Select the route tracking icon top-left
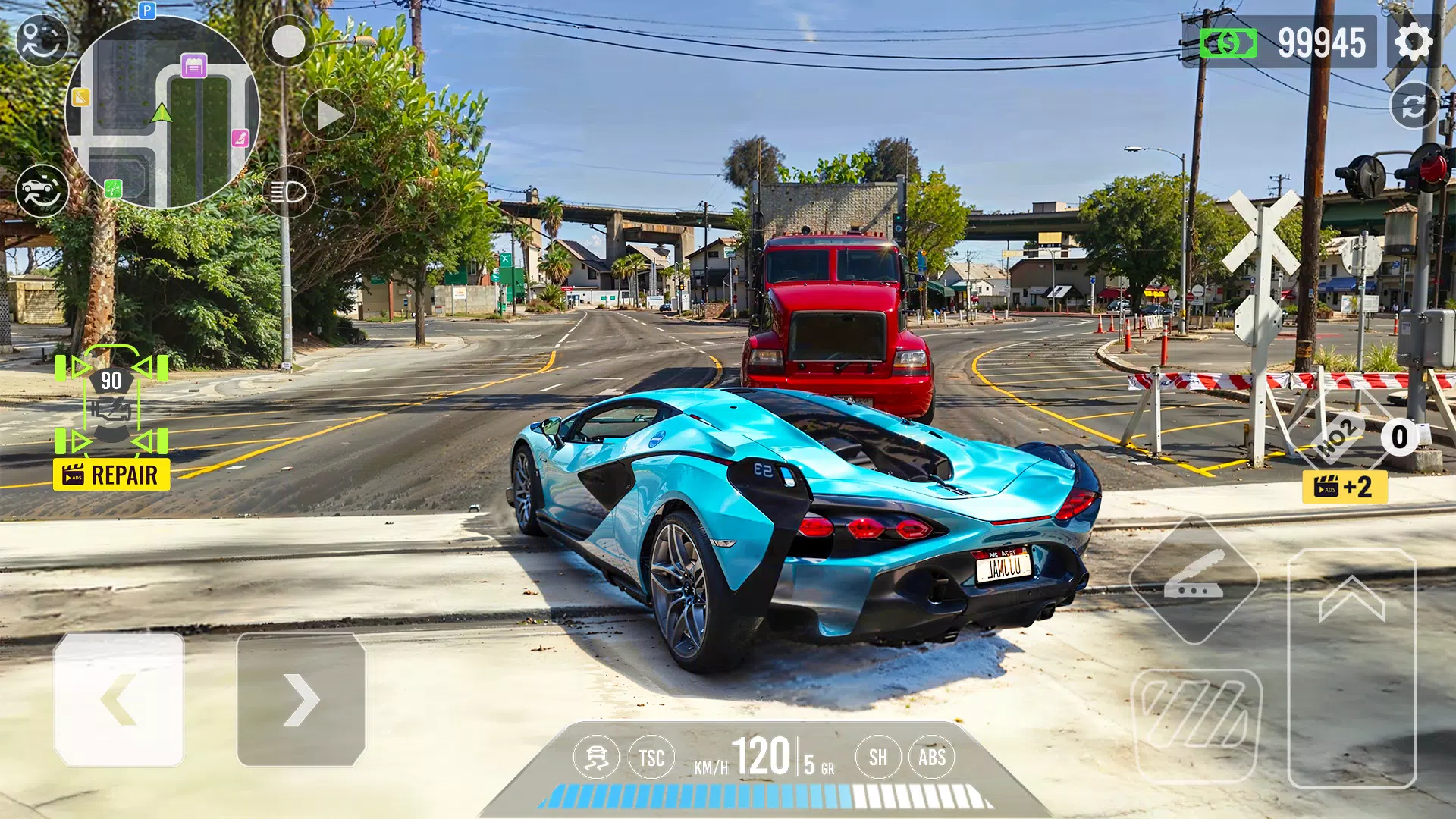 click(x=43, y=42)
